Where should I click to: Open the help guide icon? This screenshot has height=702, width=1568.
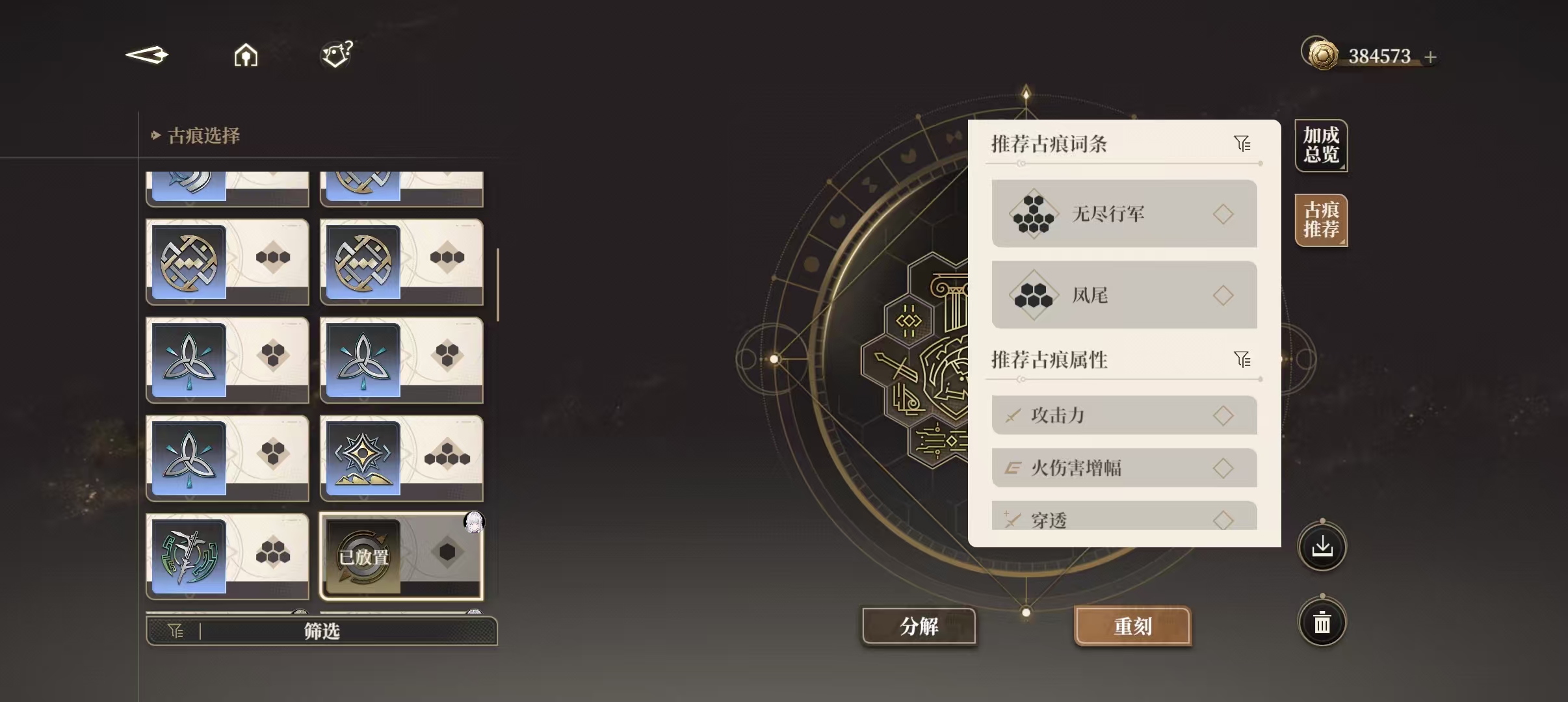point(337,55)
